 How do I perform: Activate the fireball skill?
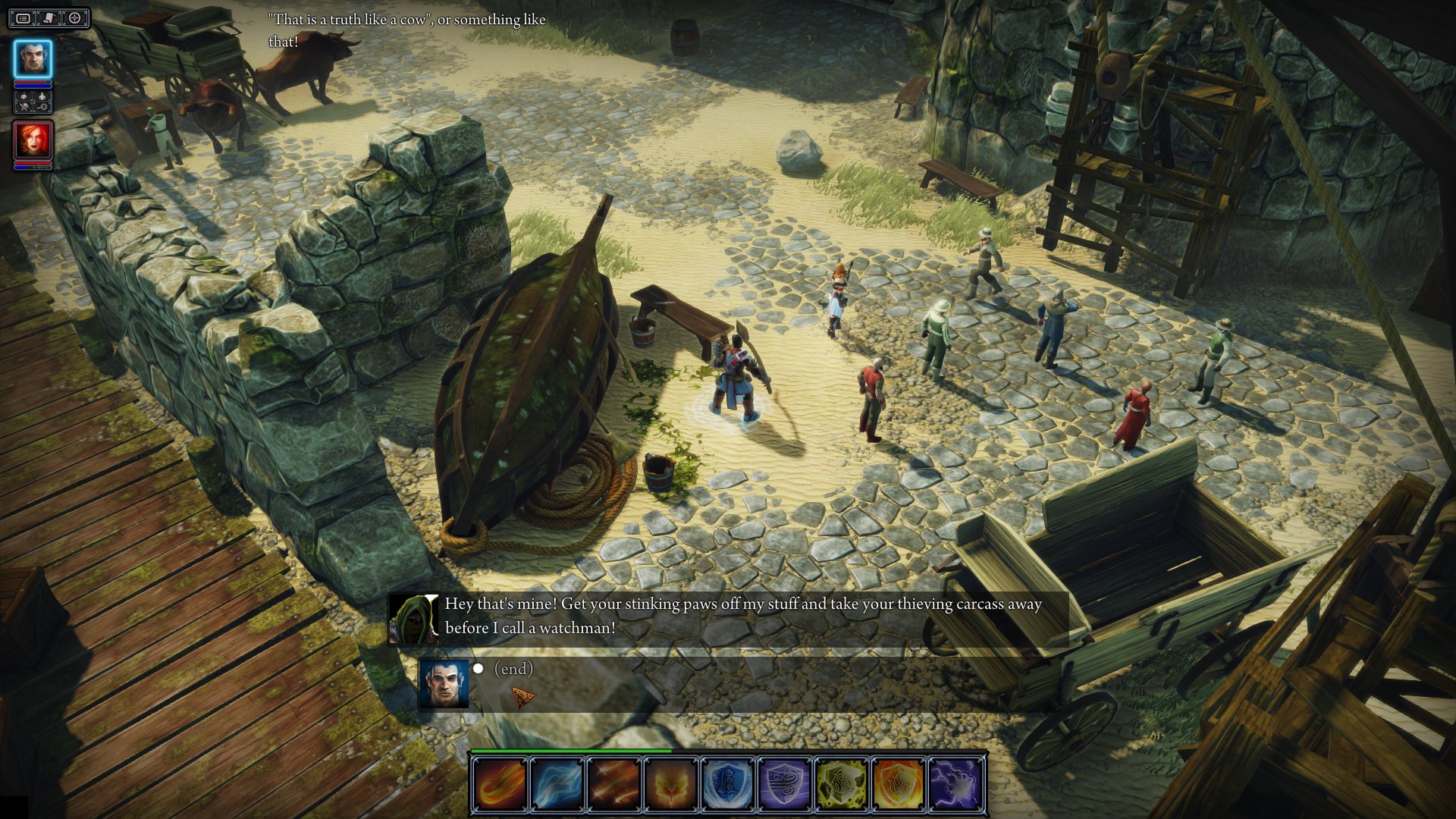click(x=500, y=783)
